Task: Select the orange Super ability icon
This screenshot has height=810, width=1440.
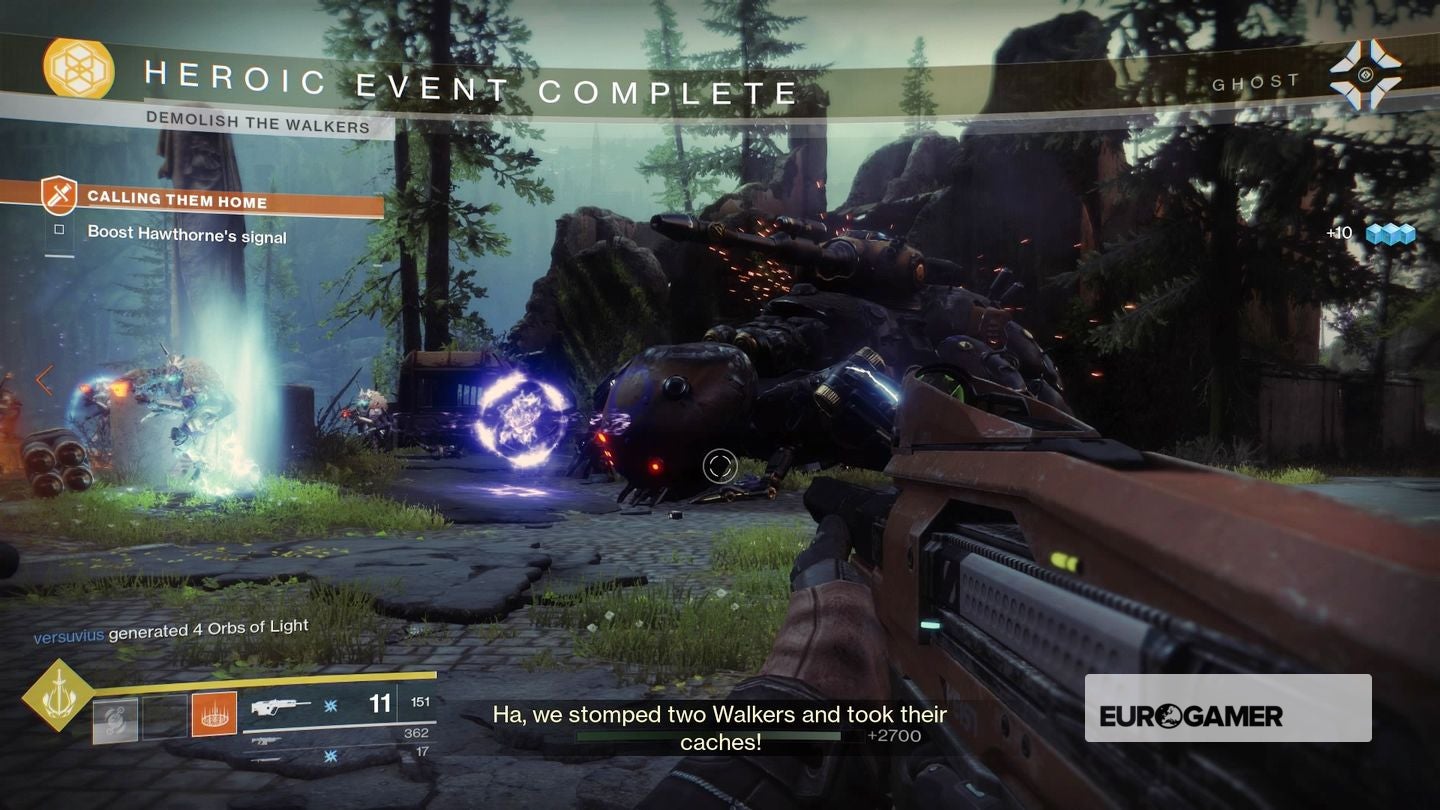Action: (212, 714)
